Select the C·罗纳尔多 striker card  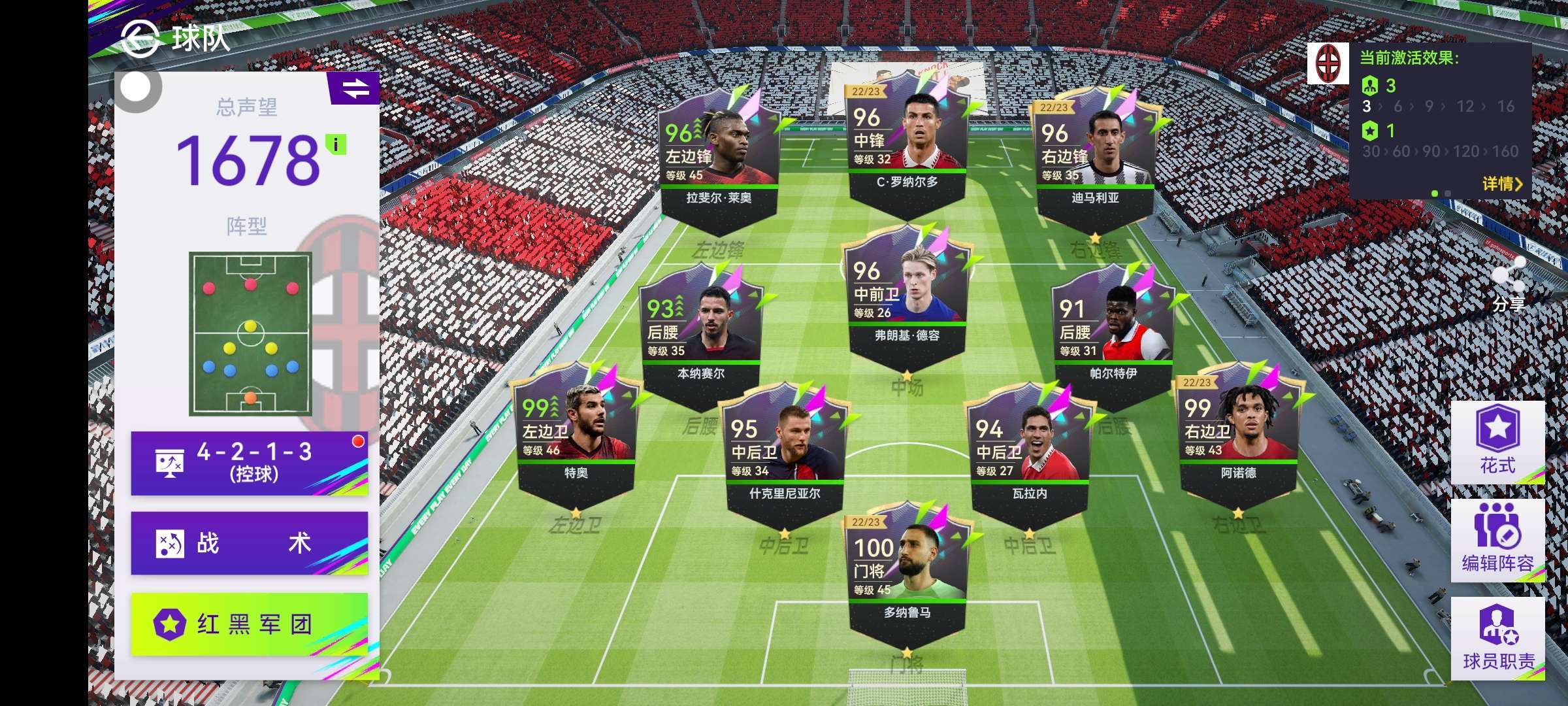coord(907,145)
